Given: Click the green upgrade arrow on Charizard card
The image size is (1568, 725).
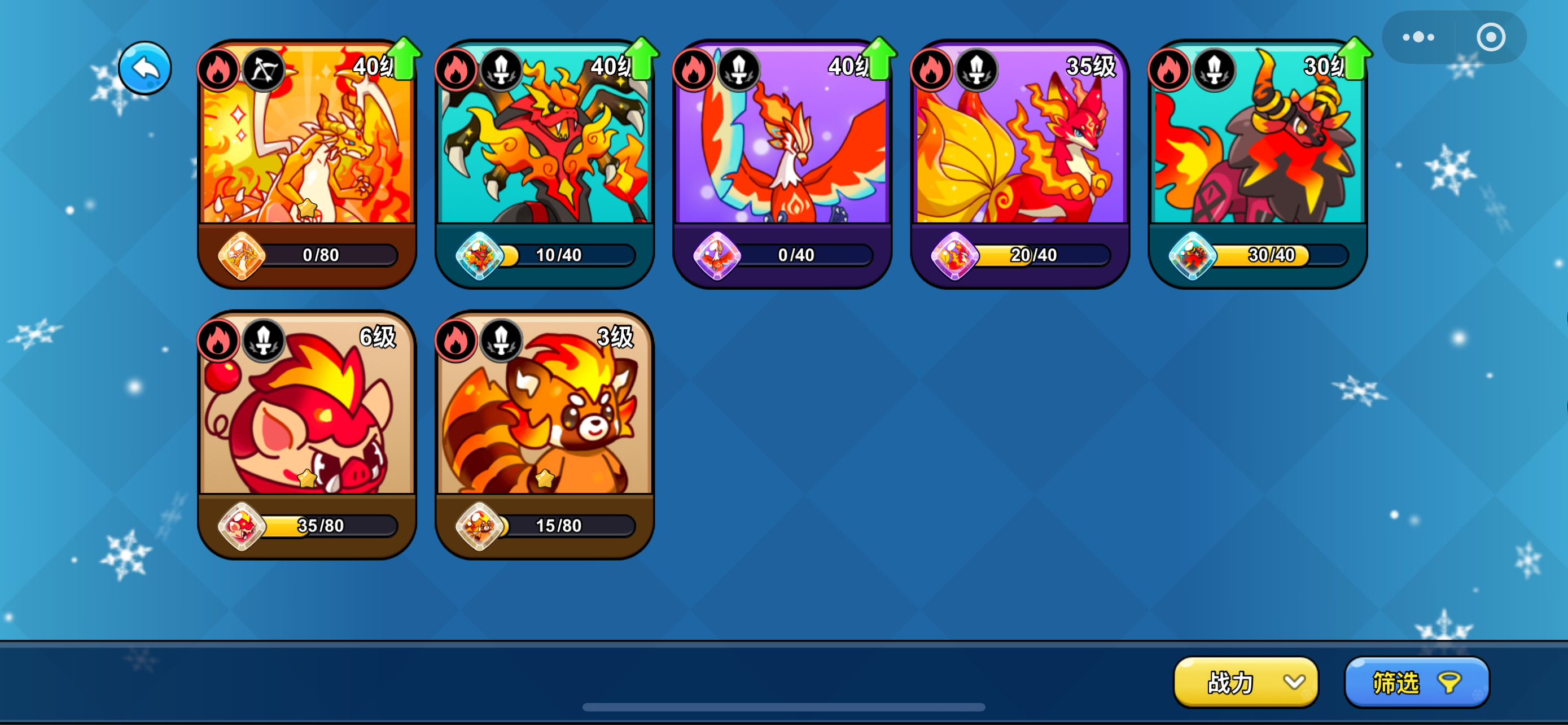Looking at the screenshot, I should [405, 58].
